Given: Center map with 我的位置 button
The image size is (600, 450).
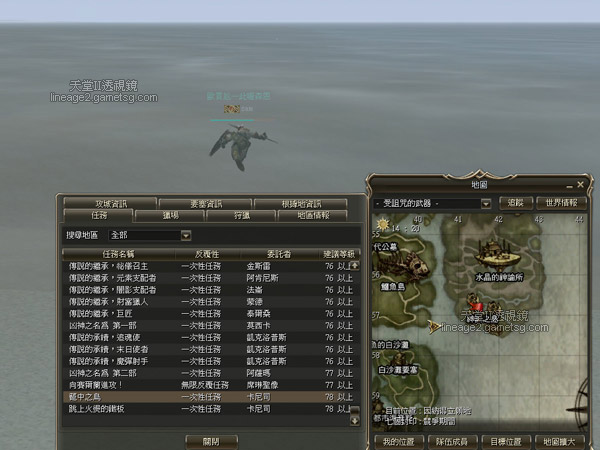Looking at the screenshot, I should pyautogui.click(x=396, y=440).
